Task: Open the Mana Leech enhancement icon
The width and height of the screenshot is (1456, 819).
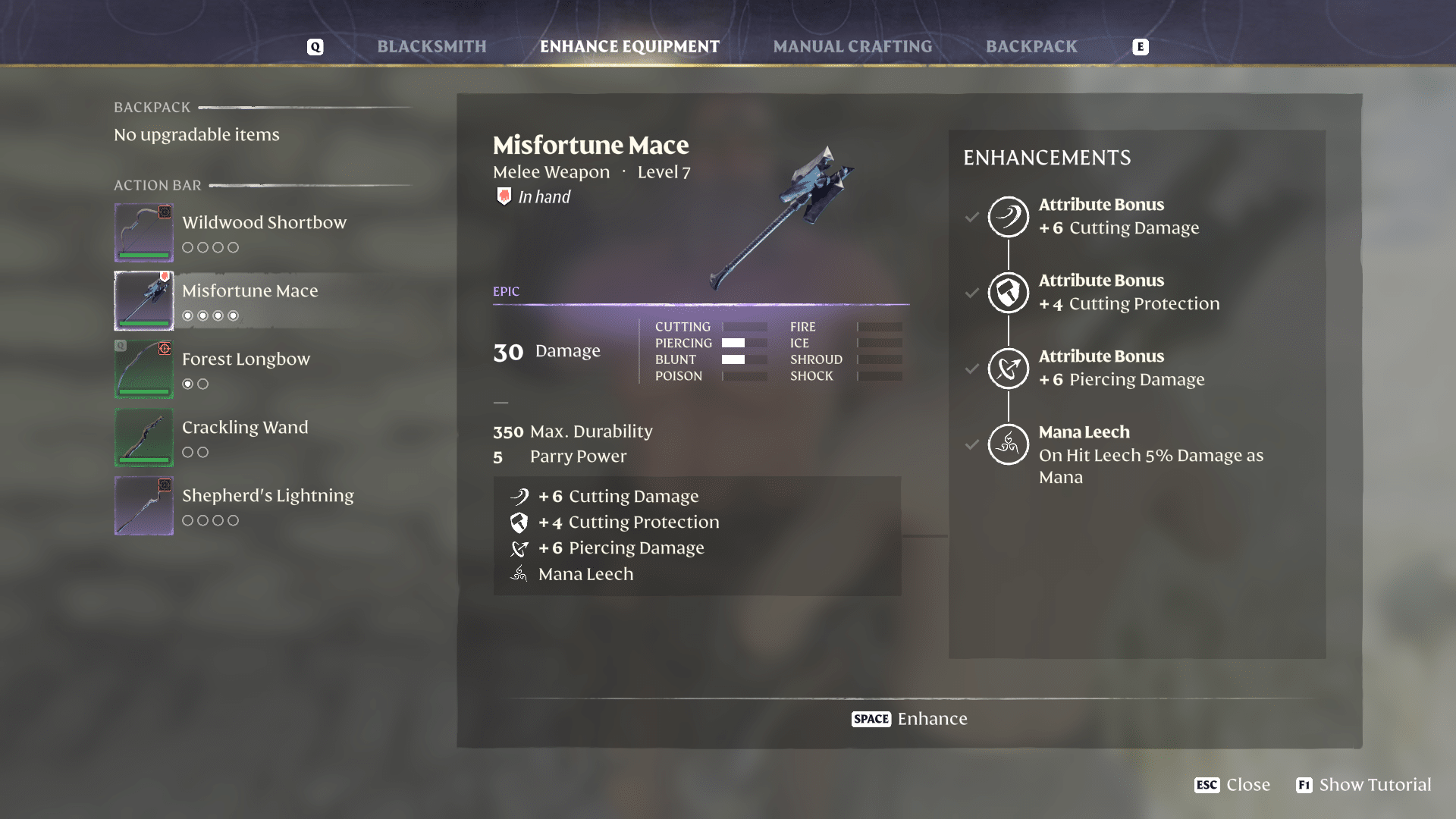Action: pos(1008,444)
